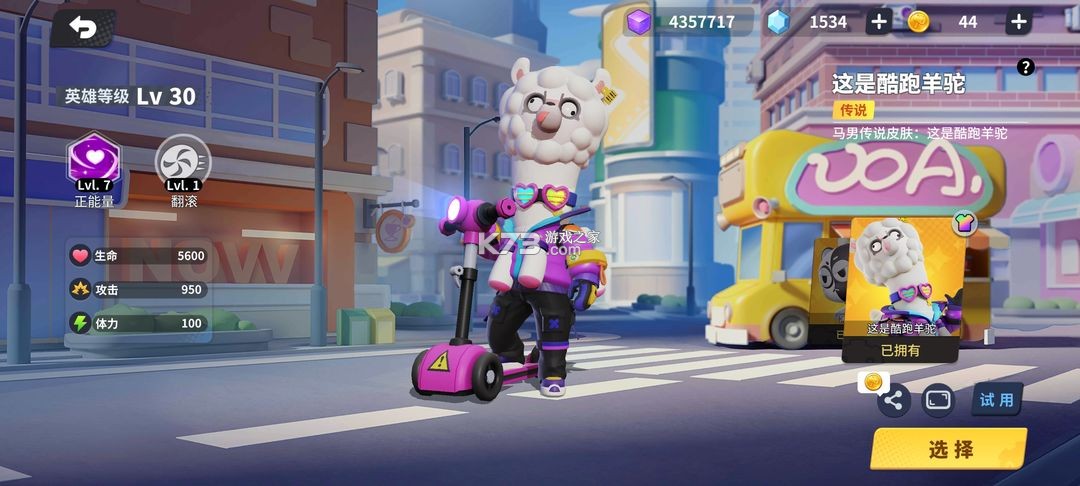This screenshot has width=1080, height=486.
Task: Add more blue diamonds with the plus button
Action: point(879,22)
